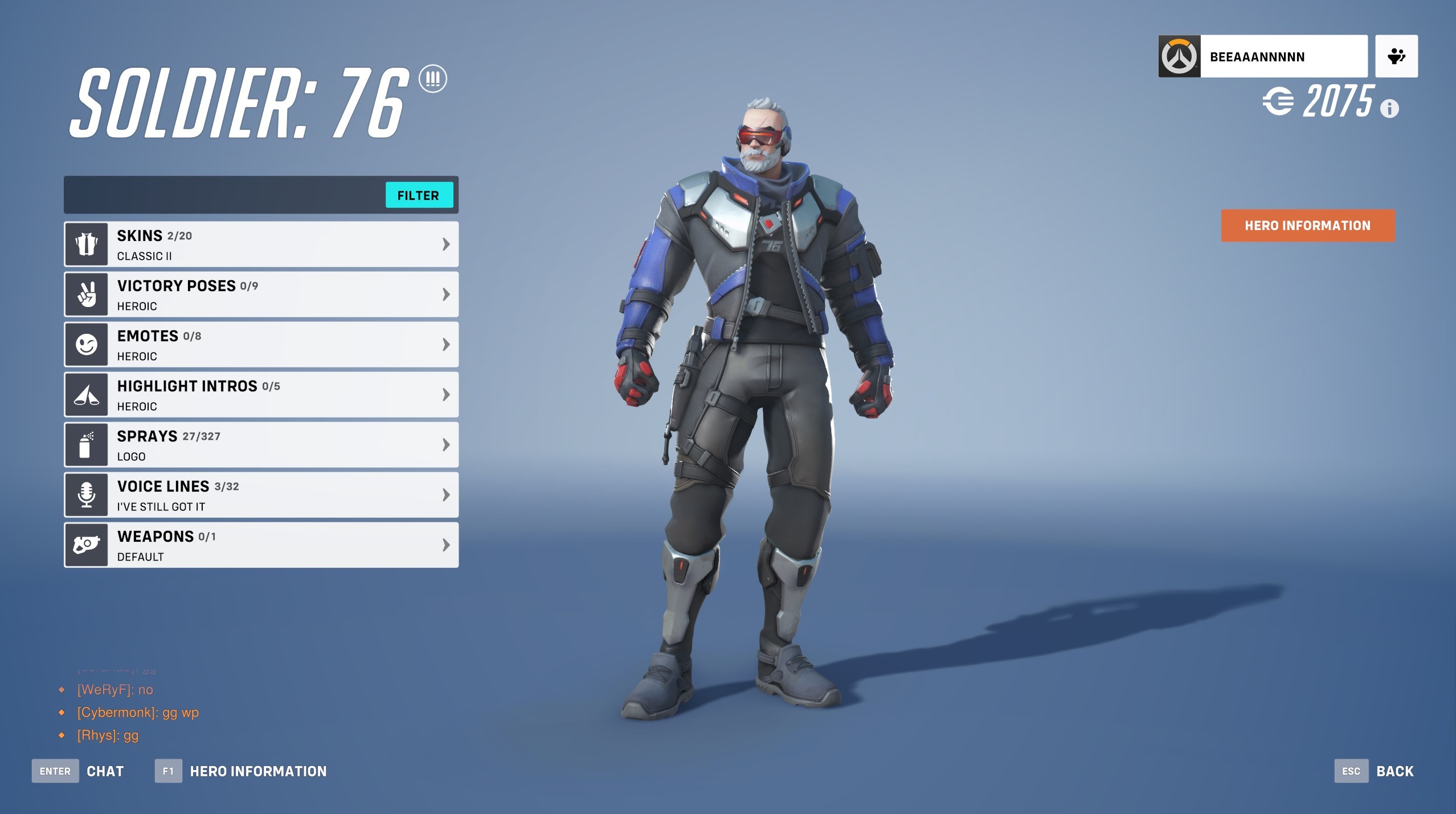Open HERO INFORMATION
Image resolution: width=1456 pixels, height=814 pixels.
(x=1307, y=226)
